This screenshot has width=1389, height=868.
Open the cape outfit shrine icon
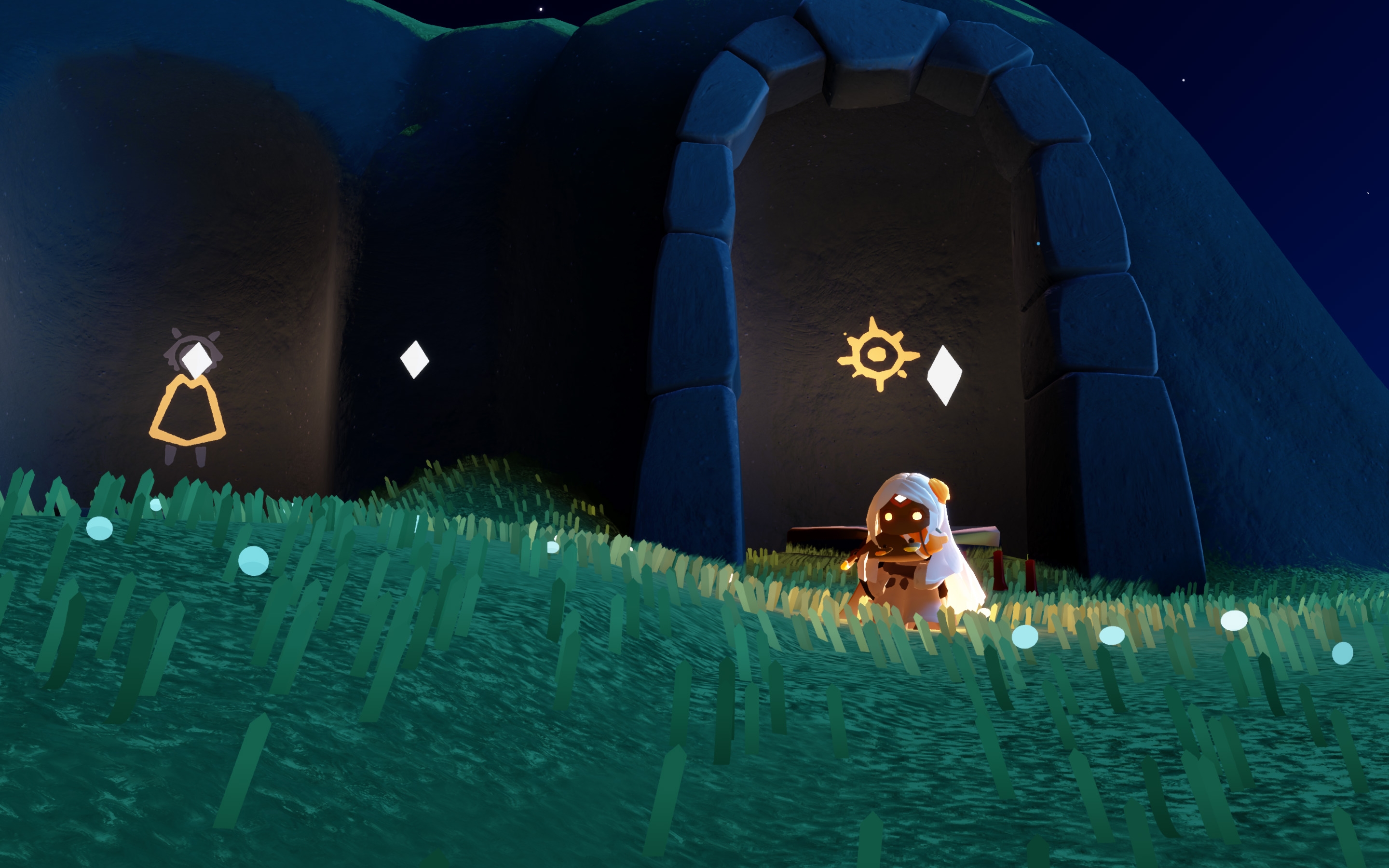point(187,410)
